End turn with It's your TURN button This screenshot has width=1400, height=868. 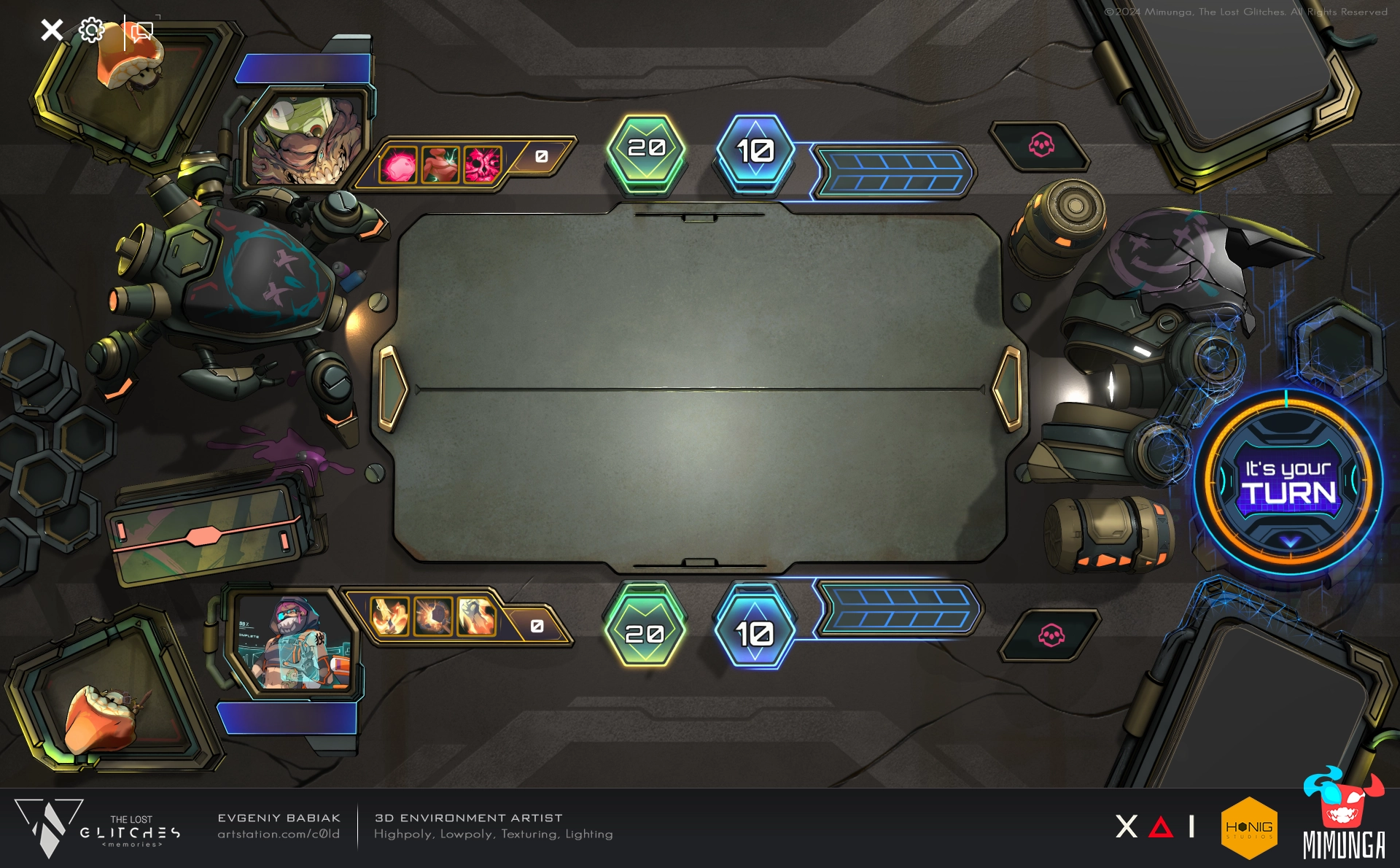tap(1288, 483)
